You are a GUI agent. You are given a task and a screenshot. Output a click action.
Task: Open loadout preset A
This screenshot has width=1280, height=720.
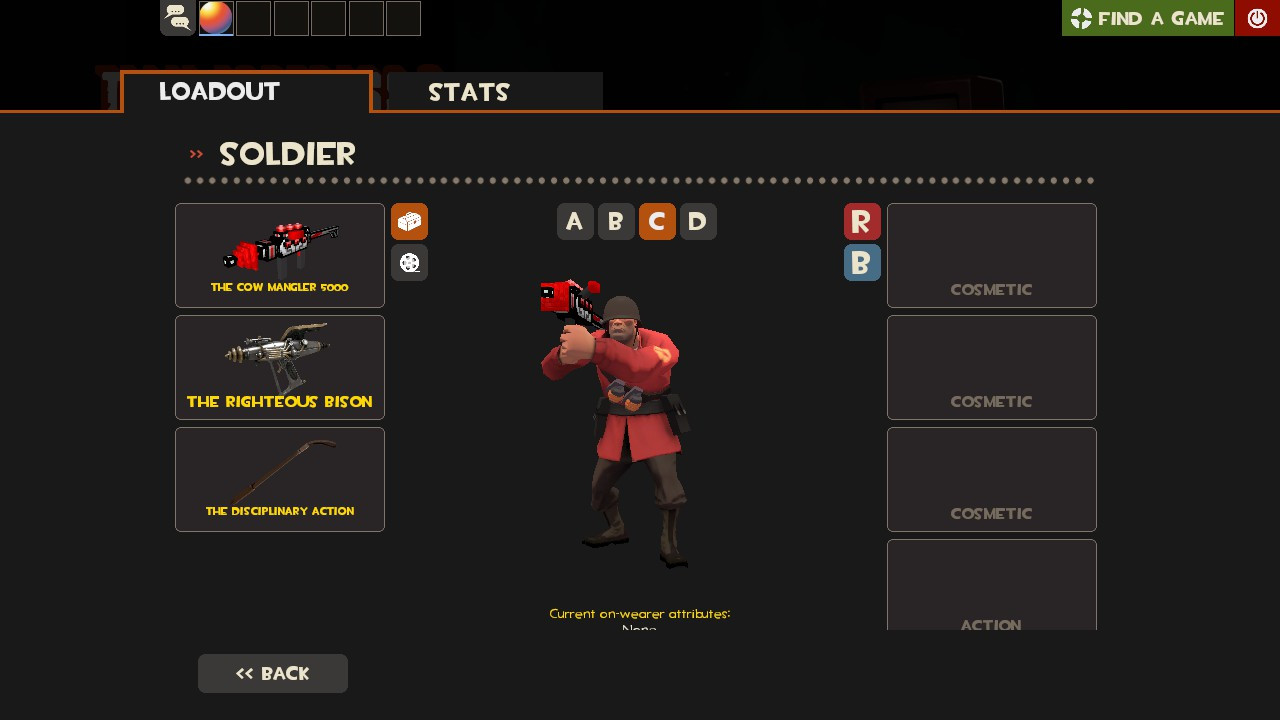pos(575,221)
